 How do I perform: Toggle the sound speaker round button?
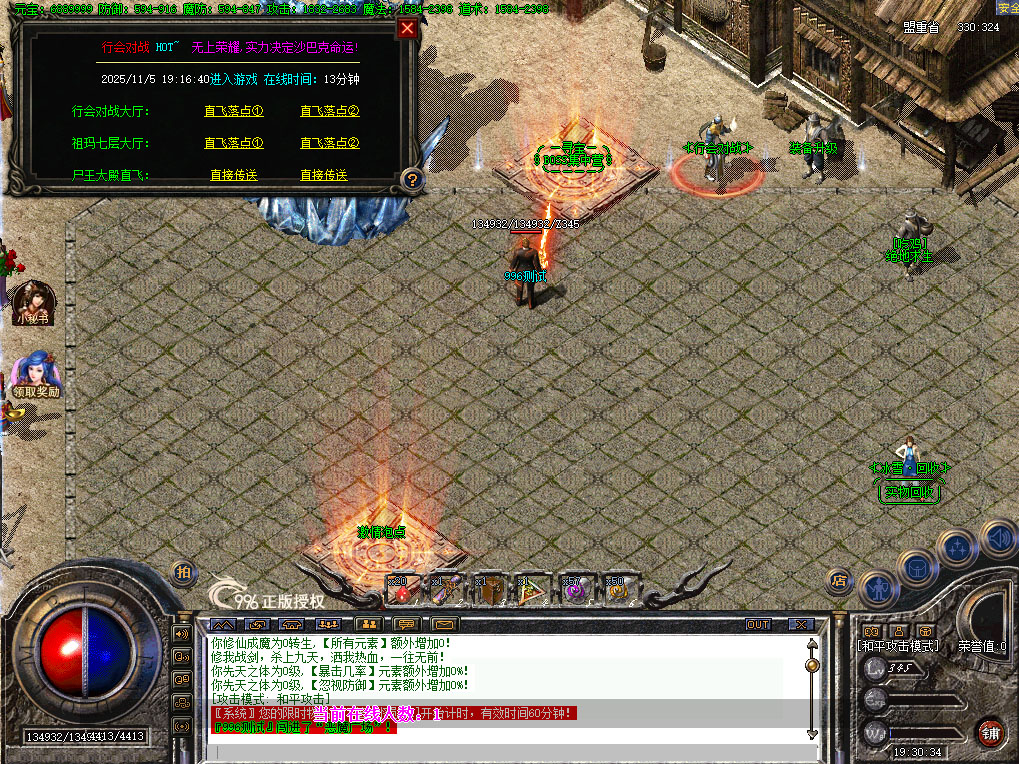tap(998, 538)
